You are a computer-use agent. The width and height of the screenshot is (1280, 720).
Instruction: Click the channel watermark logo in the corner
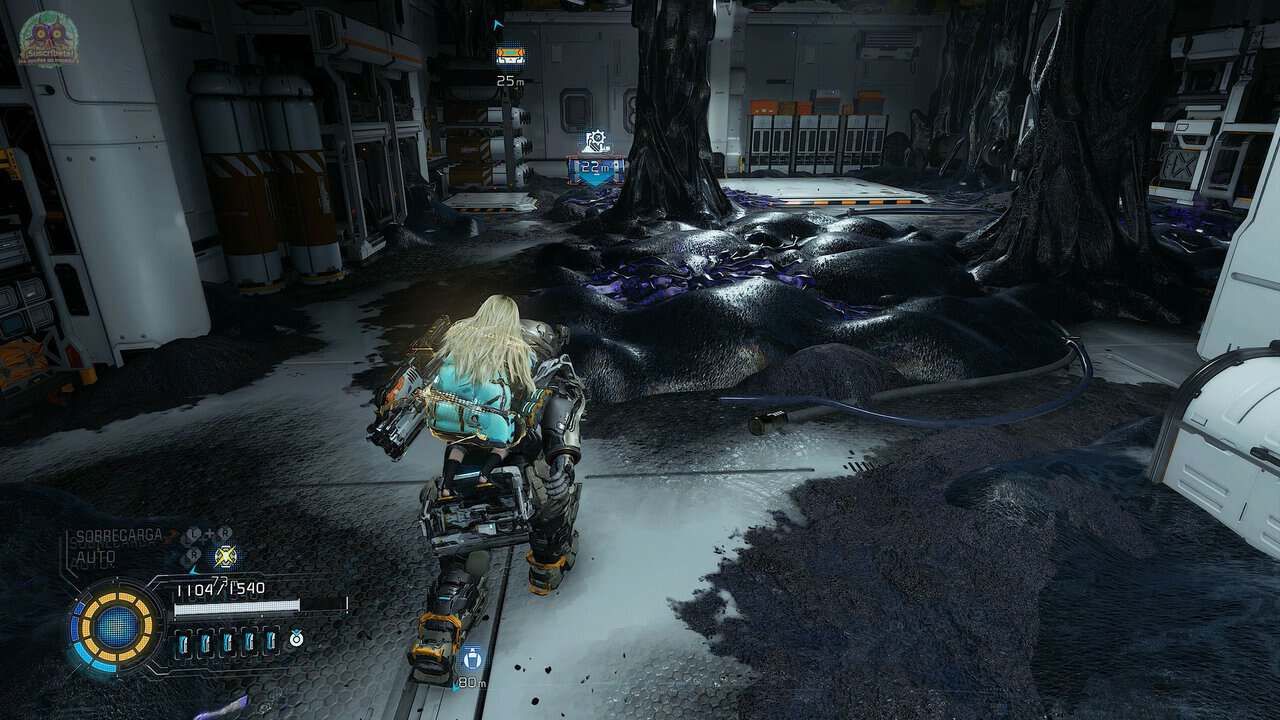[48, 39]
